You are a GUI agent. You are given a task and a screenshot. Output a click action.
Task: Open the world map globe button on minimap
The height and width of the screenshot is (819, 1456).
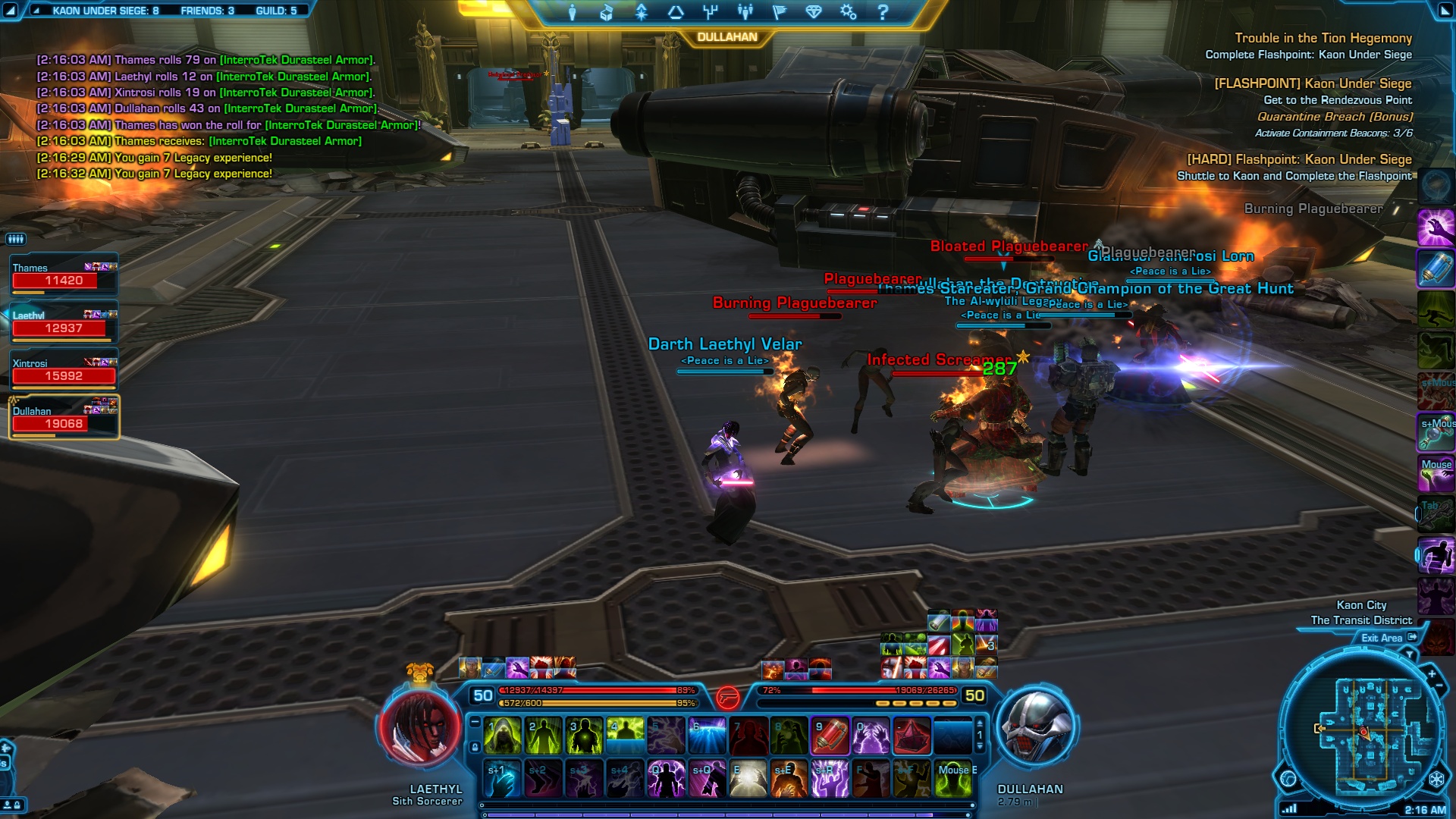tap(1288, 778)
